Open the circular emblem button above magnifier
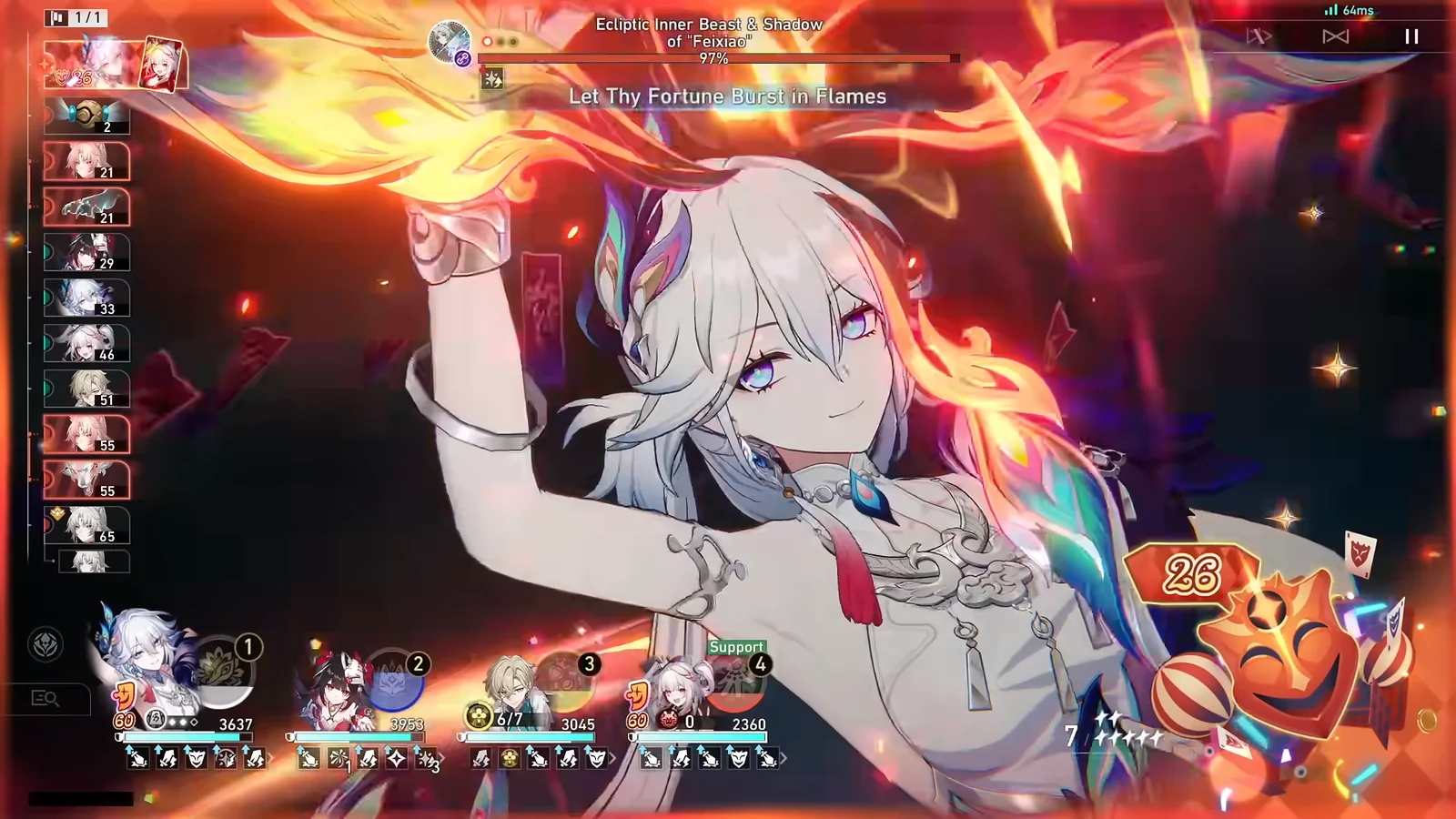 [46, 645]
